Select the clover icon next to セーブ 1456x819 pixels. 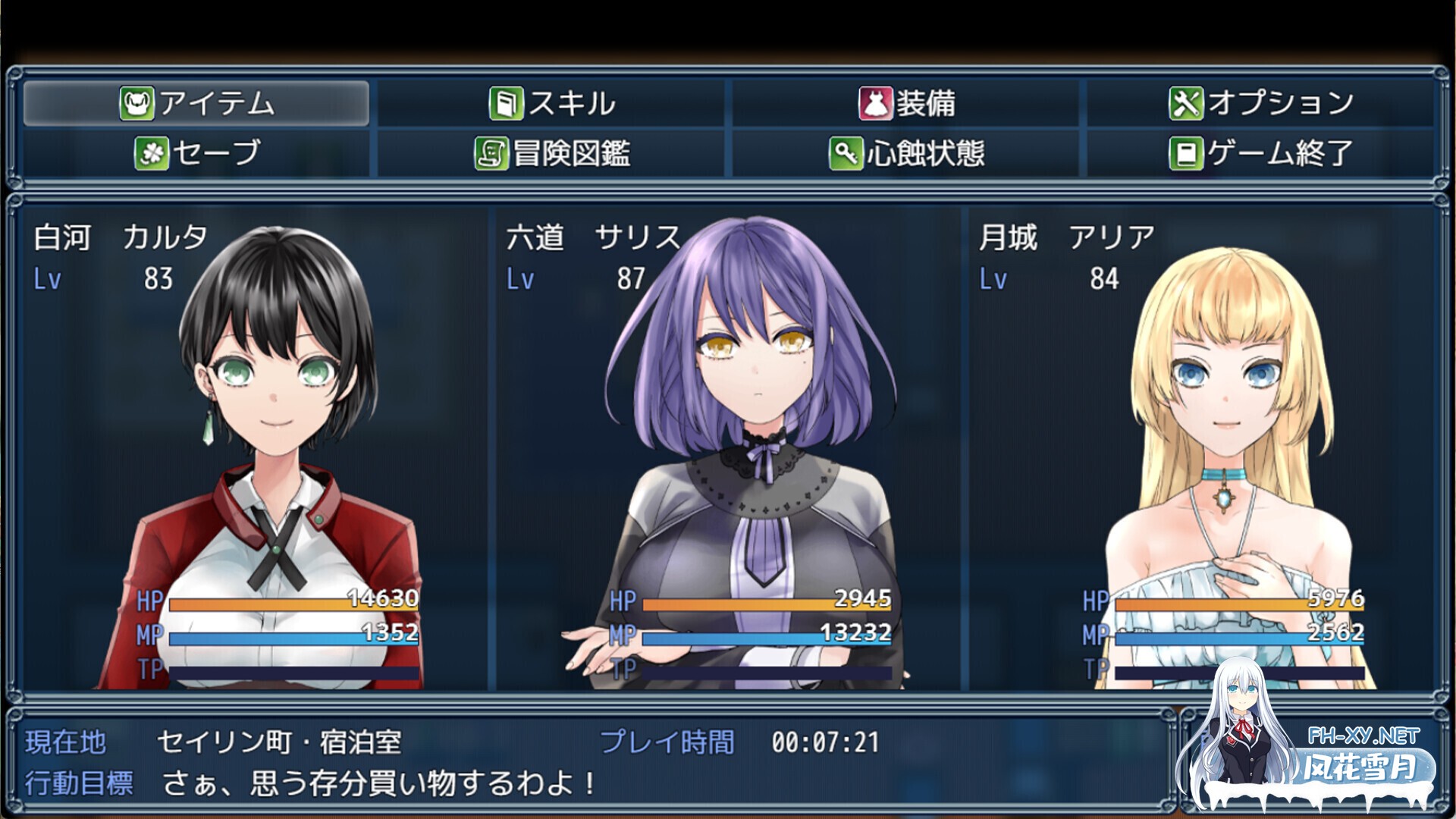(150, 154)
